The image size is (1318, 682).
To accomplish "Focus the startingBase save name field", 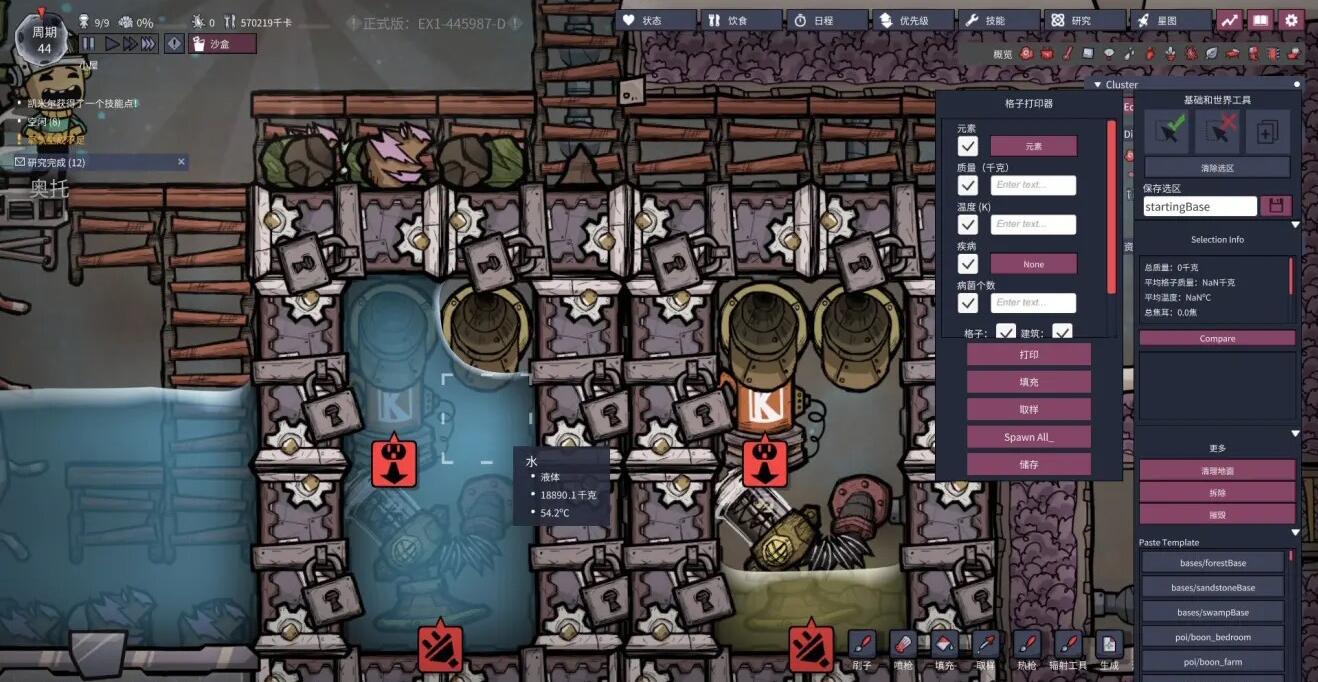I will 1200,207.
